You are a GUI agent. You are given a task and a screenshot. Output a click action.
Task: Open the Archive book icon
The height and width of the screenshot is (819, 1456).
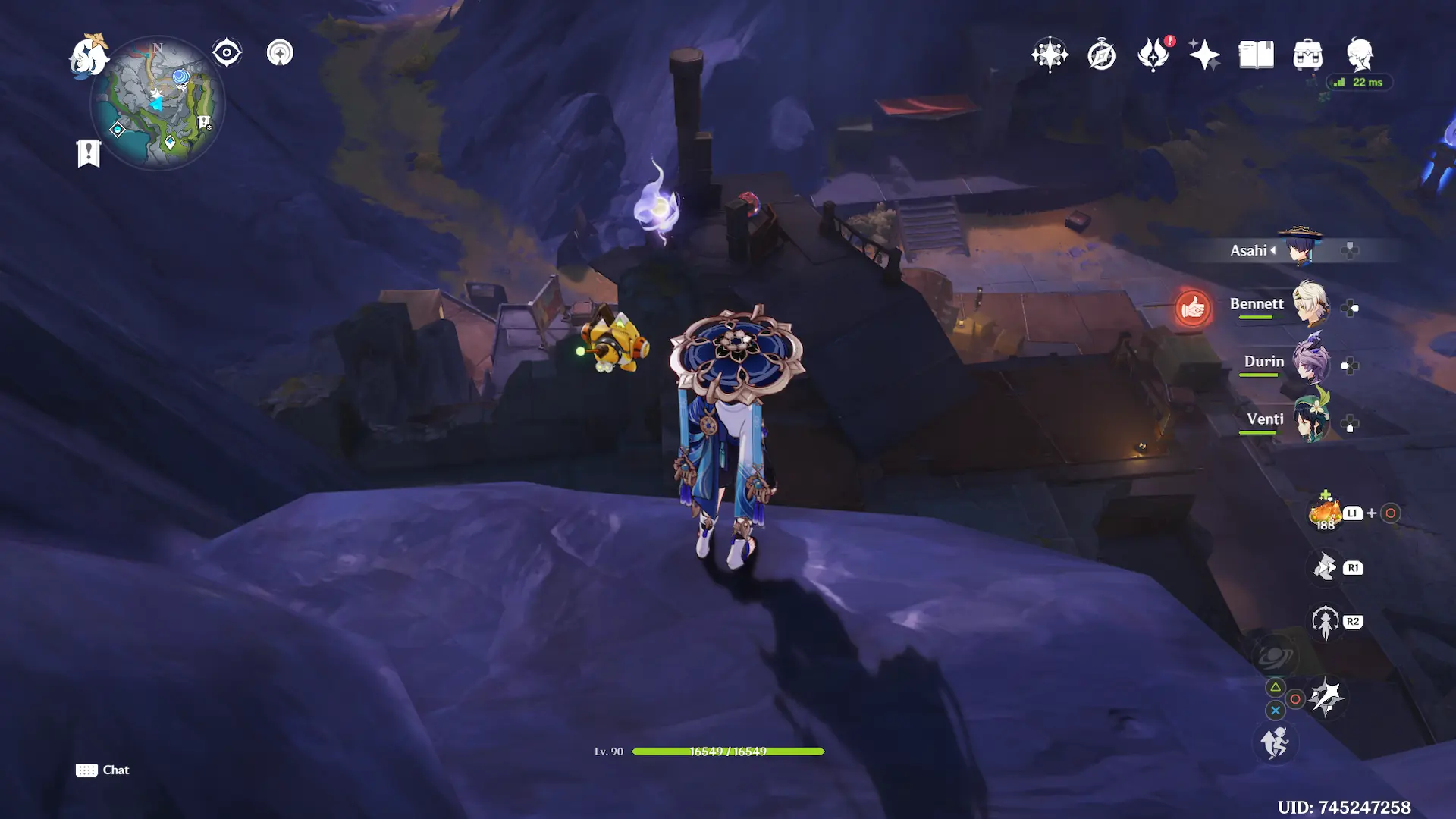[1256, 55]
